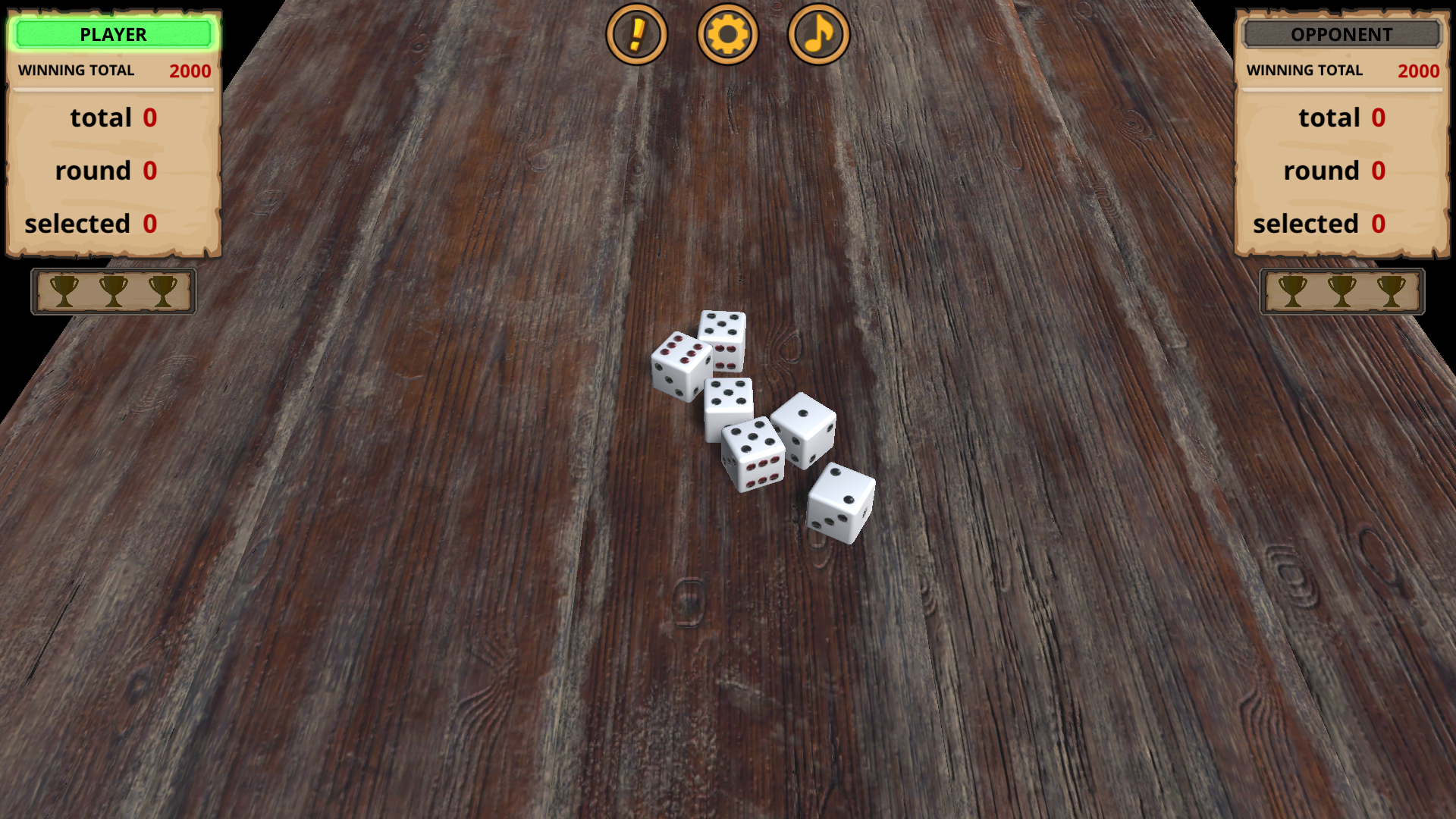Open the settings gear icon
The height and width of the screenshot is (819, 1456).
pos(728,34)
